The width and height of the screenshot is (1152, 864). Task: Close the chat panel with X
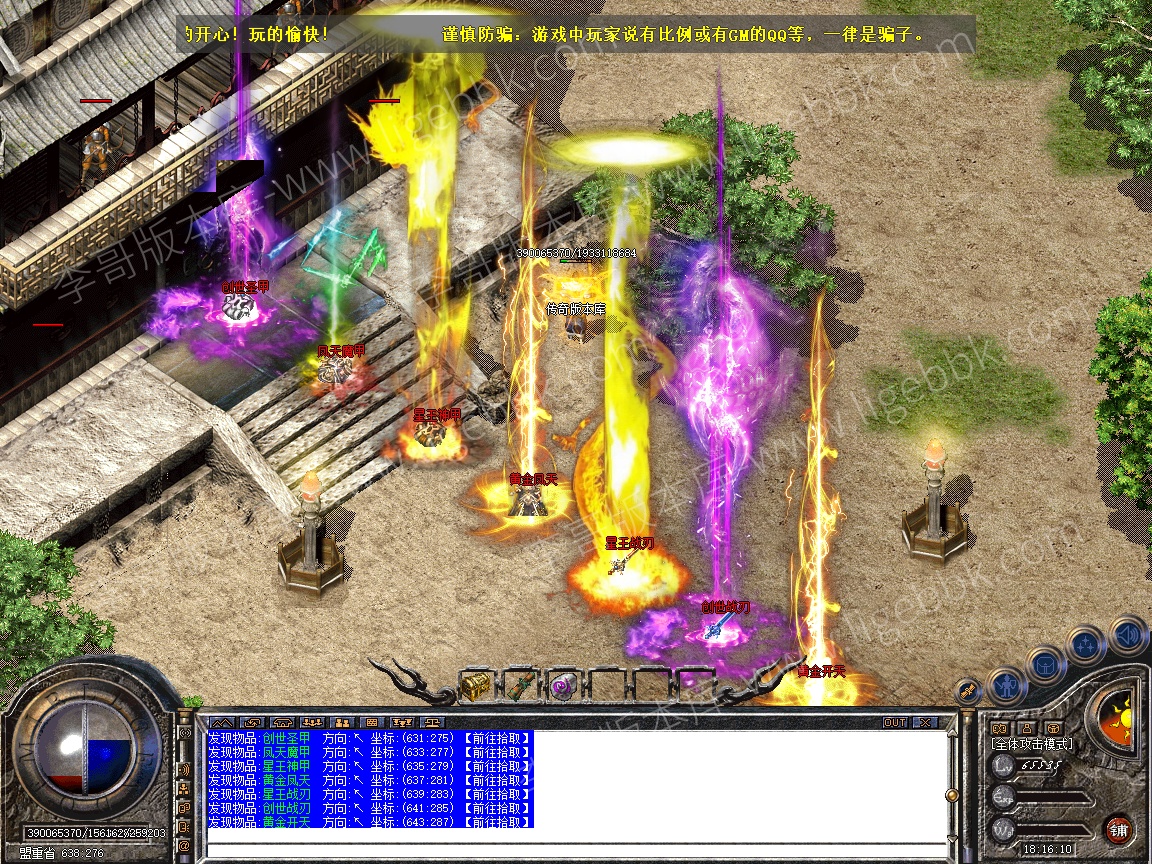(925, 722)
